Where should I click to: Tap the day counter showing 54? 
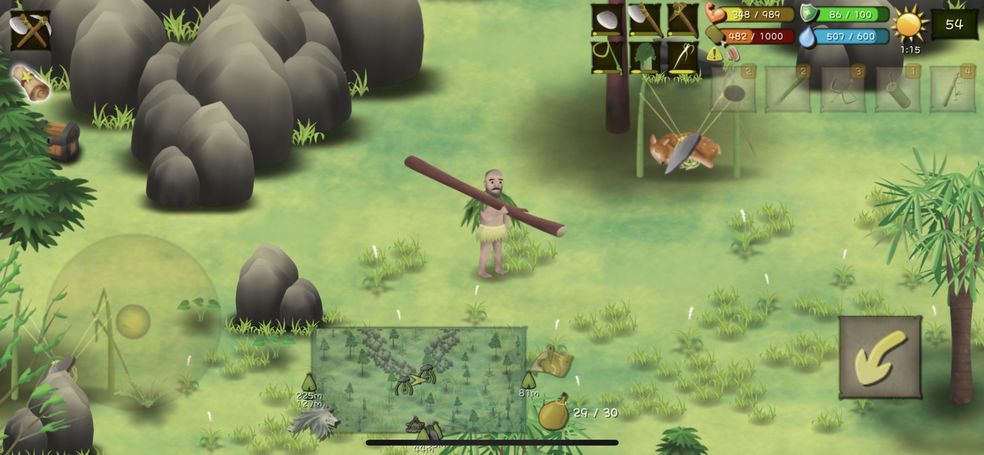(954, 24)
